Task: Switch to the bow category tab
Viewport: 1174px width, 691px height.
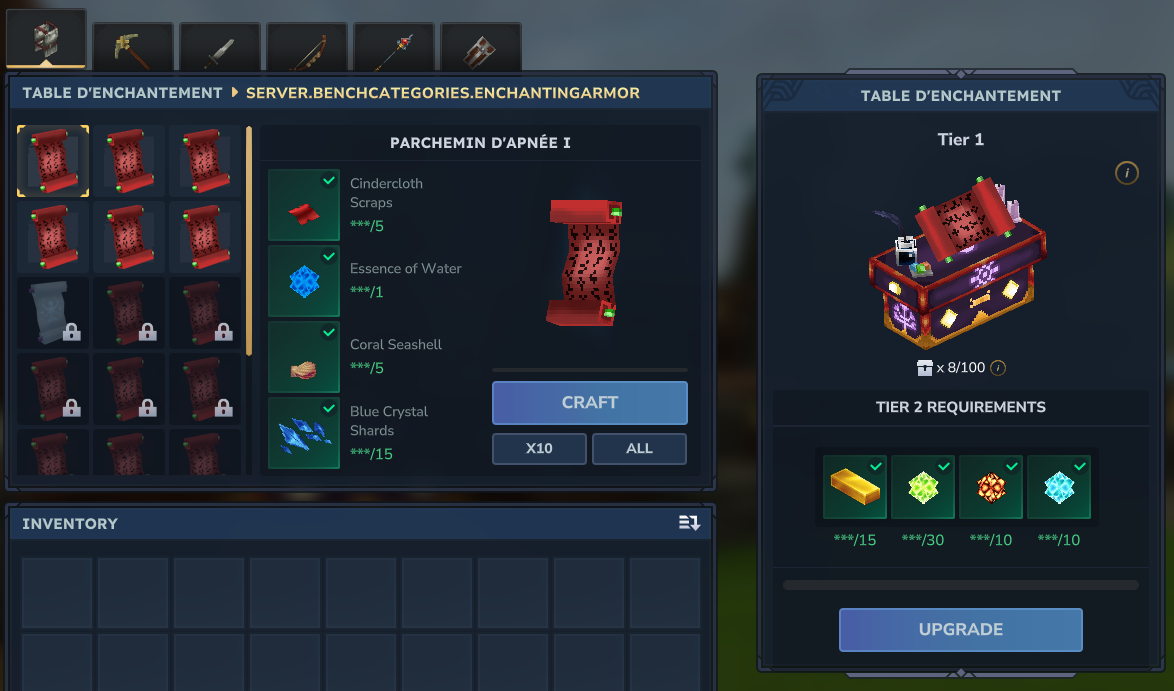Action: [x=307, y=48]
